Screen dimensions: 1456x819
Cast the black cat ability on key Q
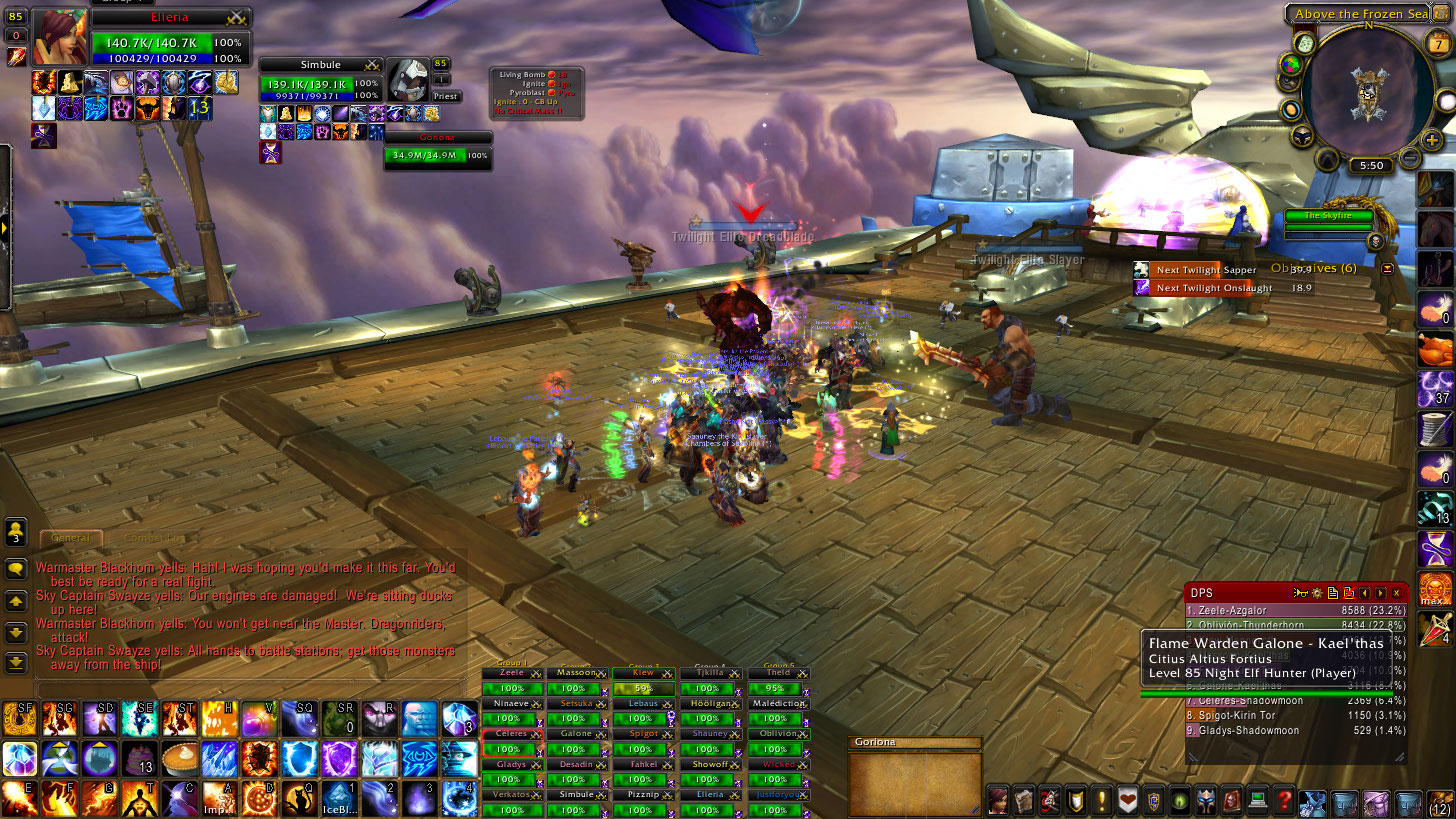tap(300, 799)
